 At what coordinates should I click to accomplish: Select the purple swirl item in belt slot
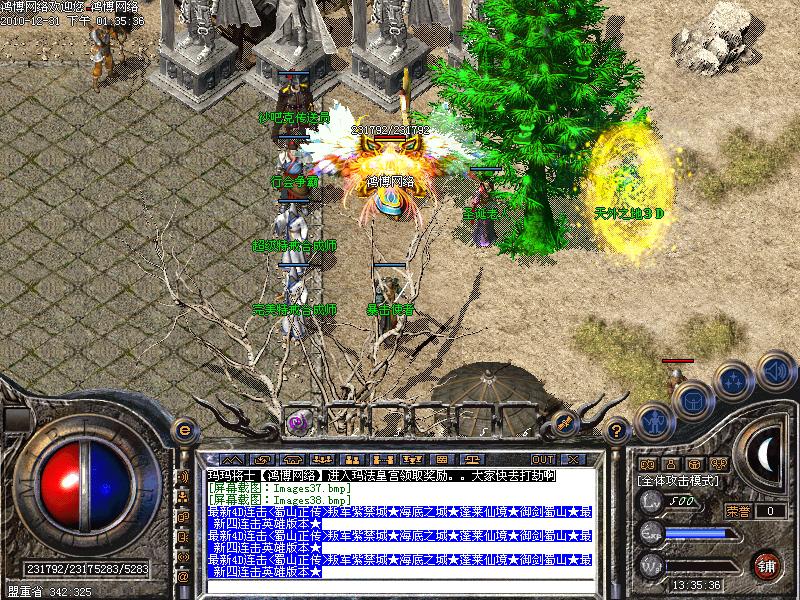(x=296, y=421)
